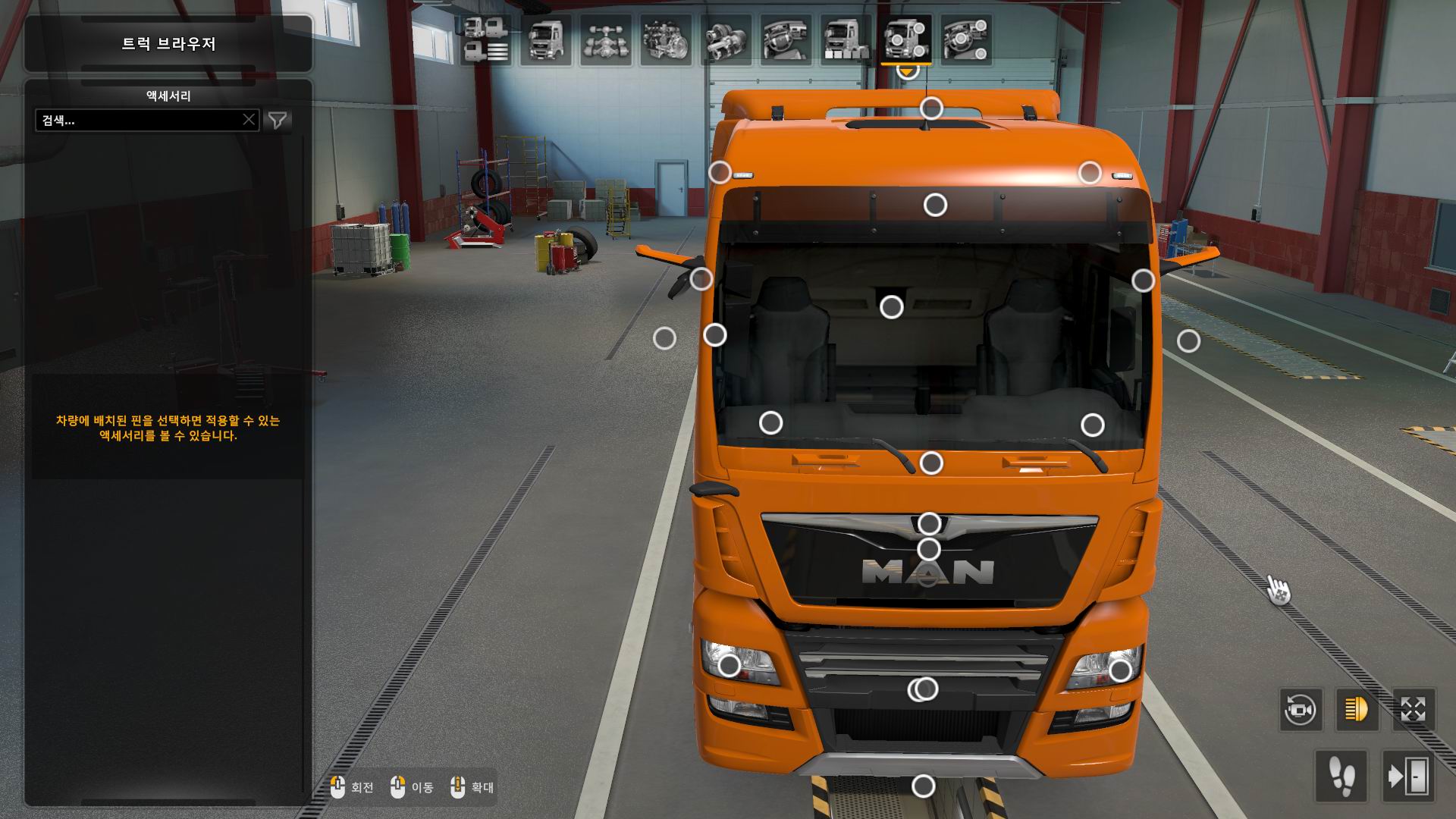Toggle the truck headlights button
The height and width of the screenshot is (819, 1456).
(1357, 711)
